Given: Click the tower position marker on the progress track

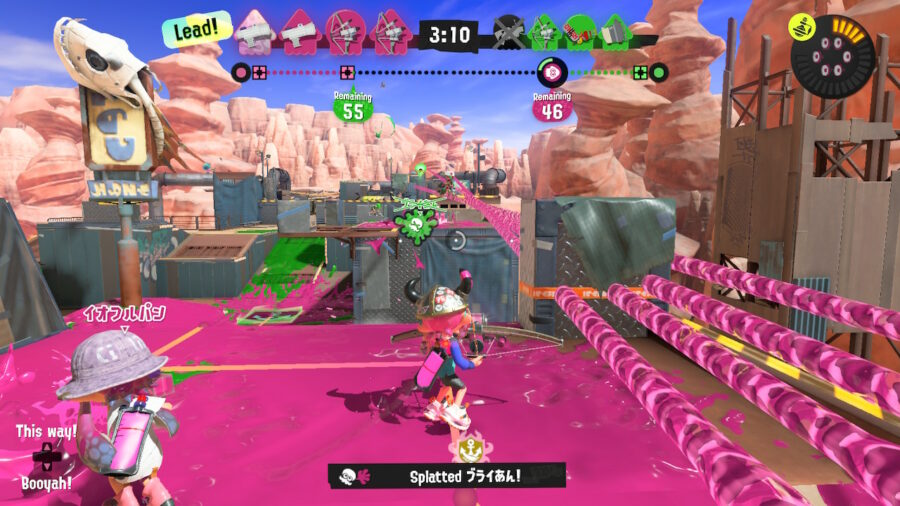Looking at the screenshot, I should pyautogui.click(x=550, y=71).
